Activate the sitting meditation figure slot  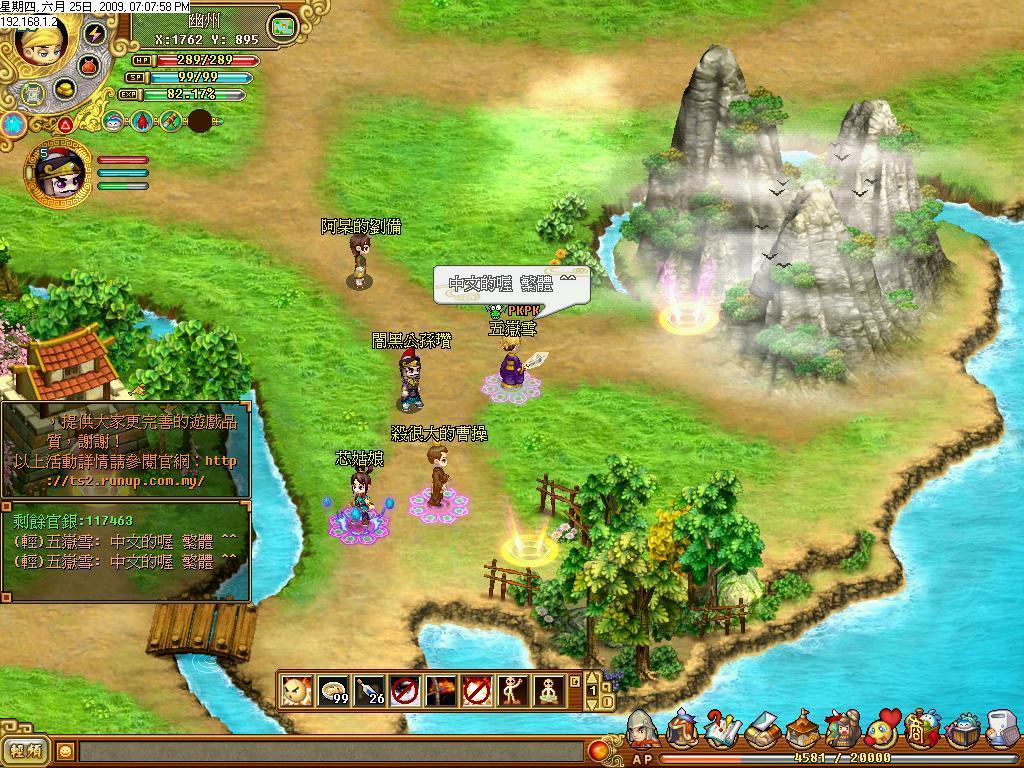(549, 691)
